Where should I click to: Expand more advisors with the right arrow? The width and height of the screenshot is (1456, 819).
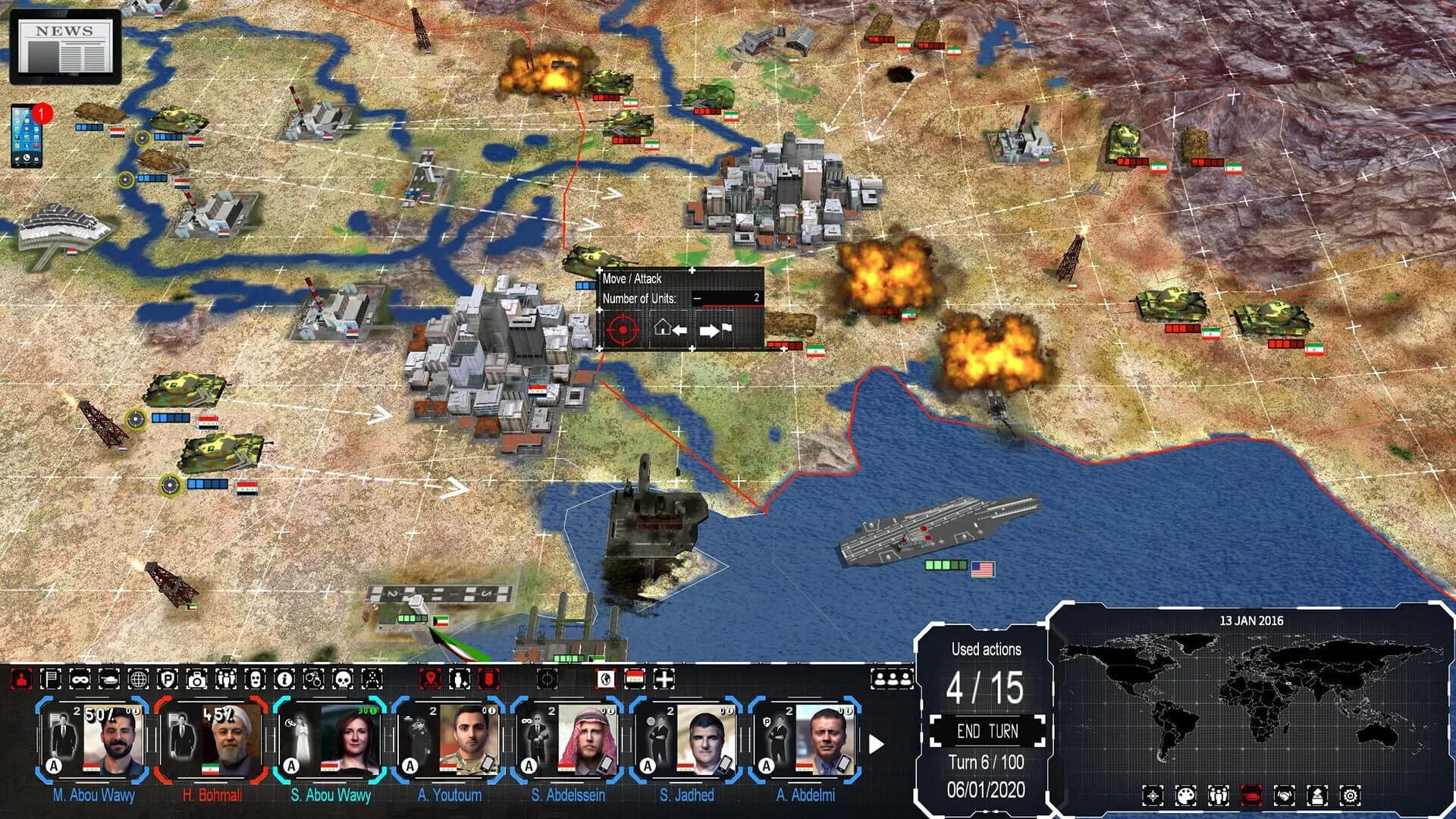click(x=877, y=745)
